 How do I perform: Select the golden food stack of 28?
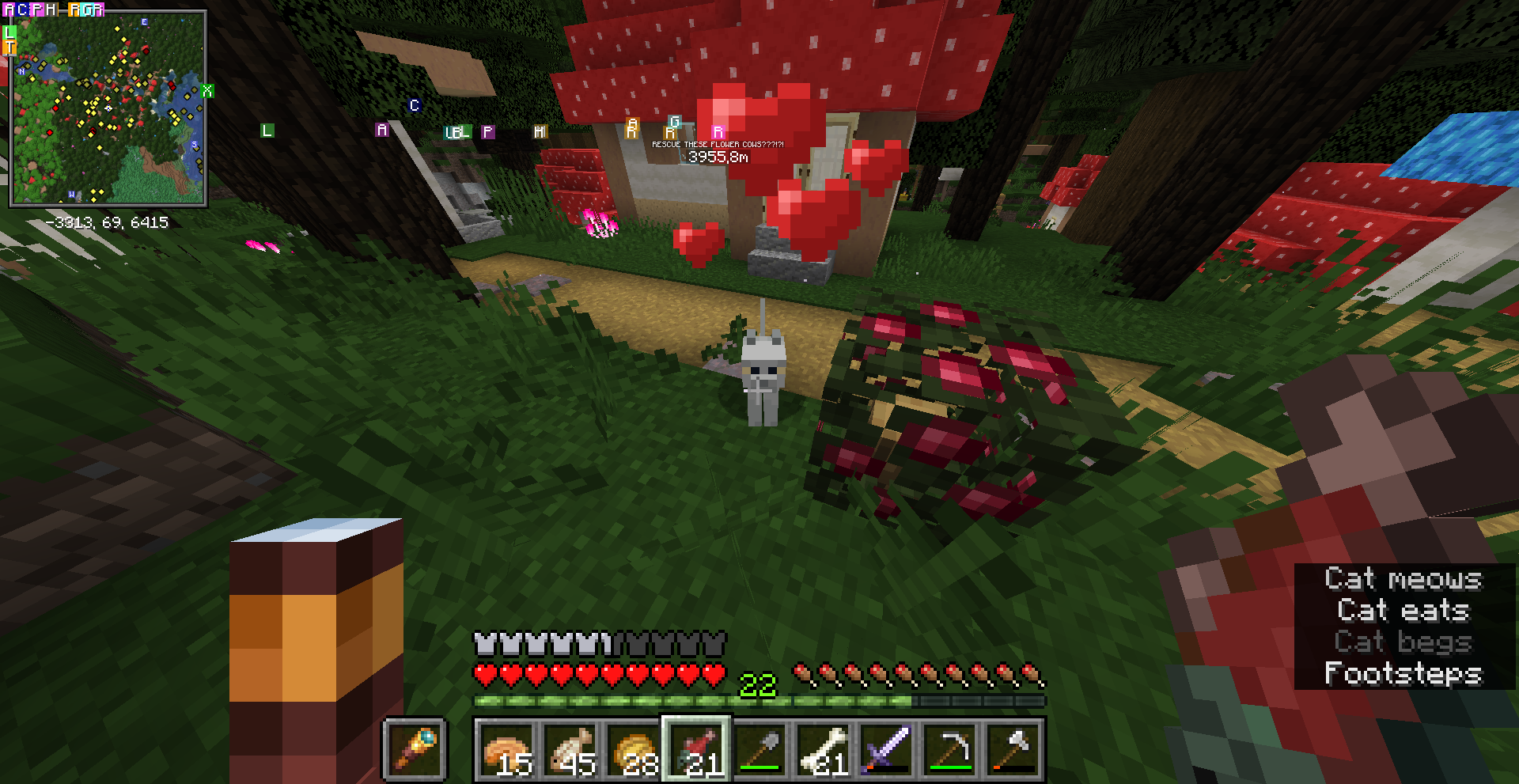click(x=634, y=749)
